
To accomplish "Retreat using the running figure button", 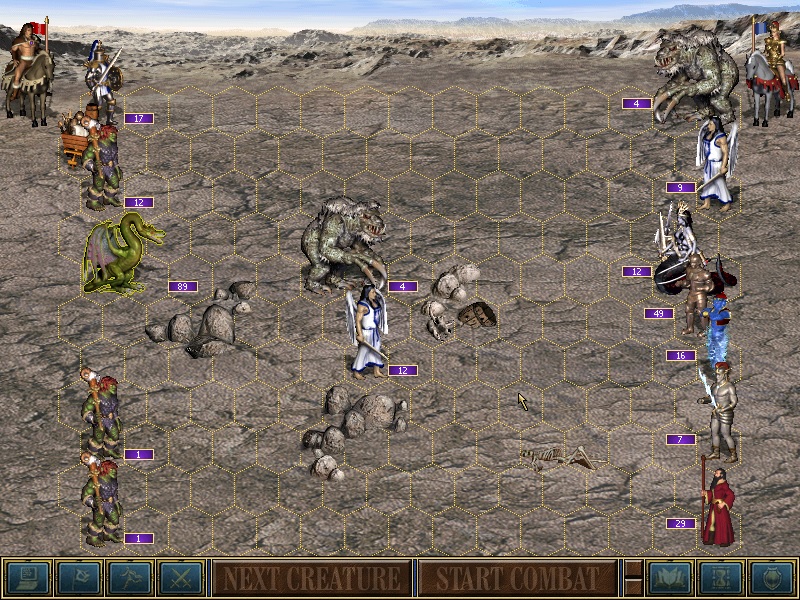I will [x=129, y=578].
